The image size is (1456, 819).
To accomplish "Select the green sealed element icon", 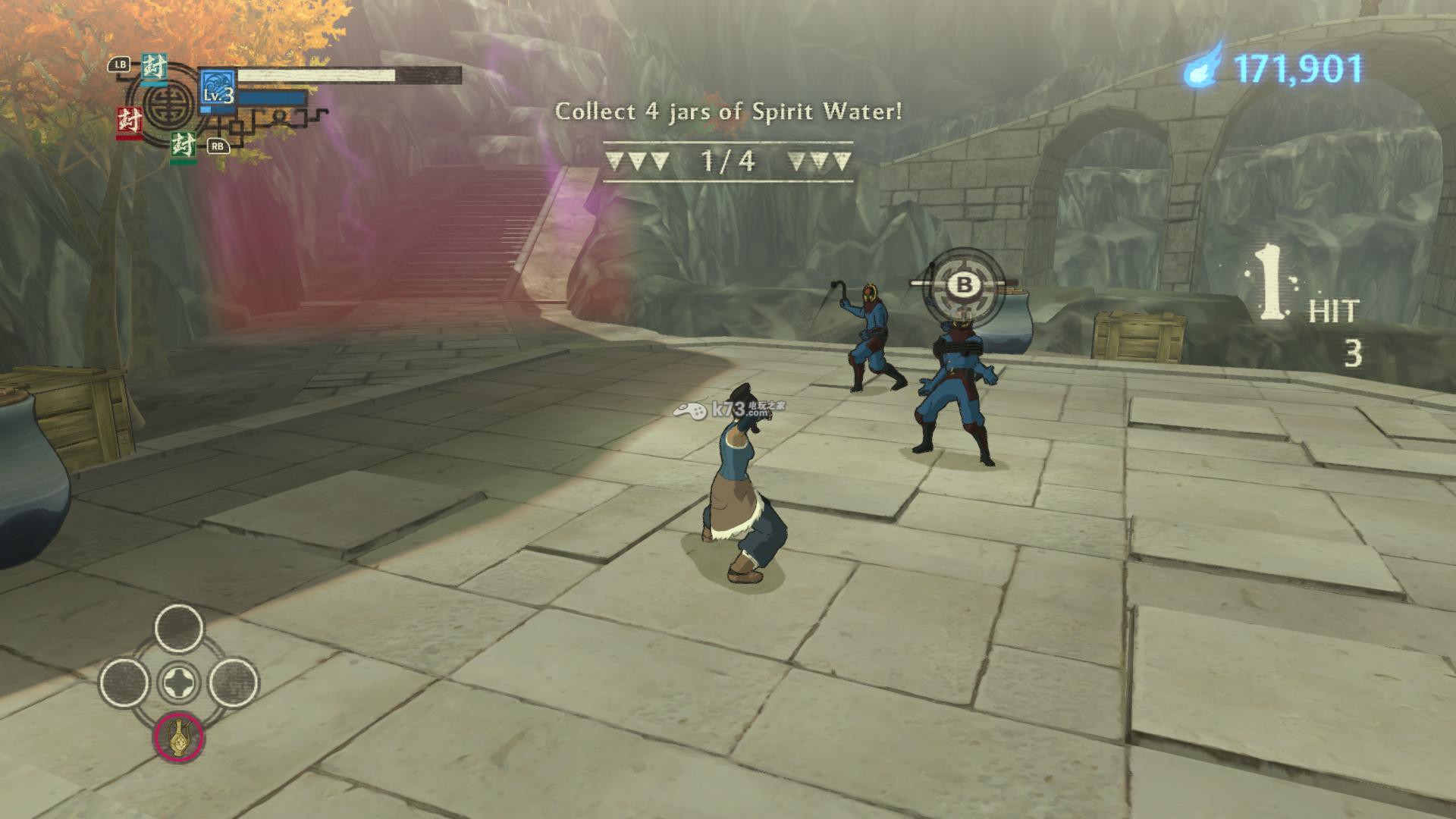I will click(183, 144).
